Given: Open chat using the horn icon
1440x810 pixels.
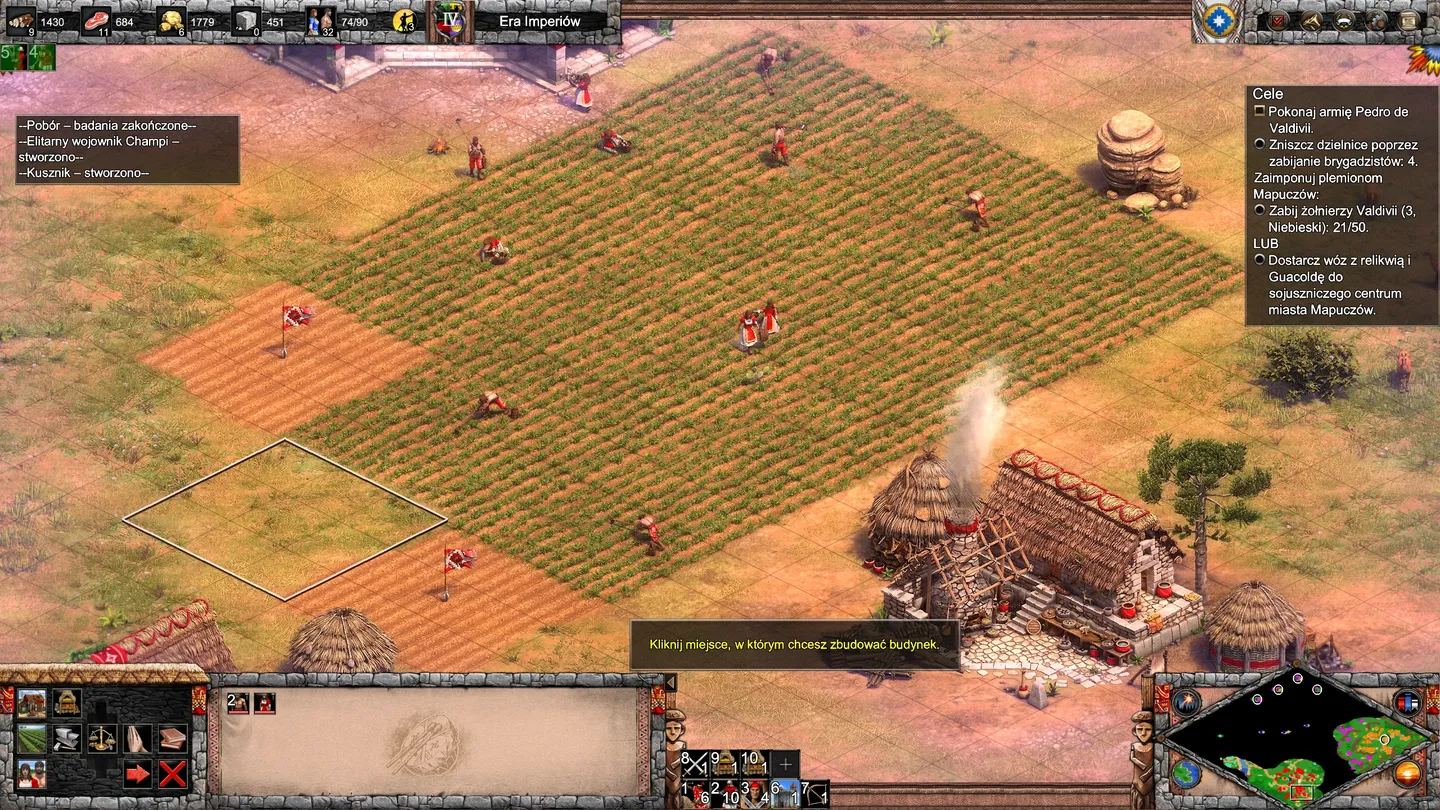Looking at the screenshot, I should (x=1311, y=19).
